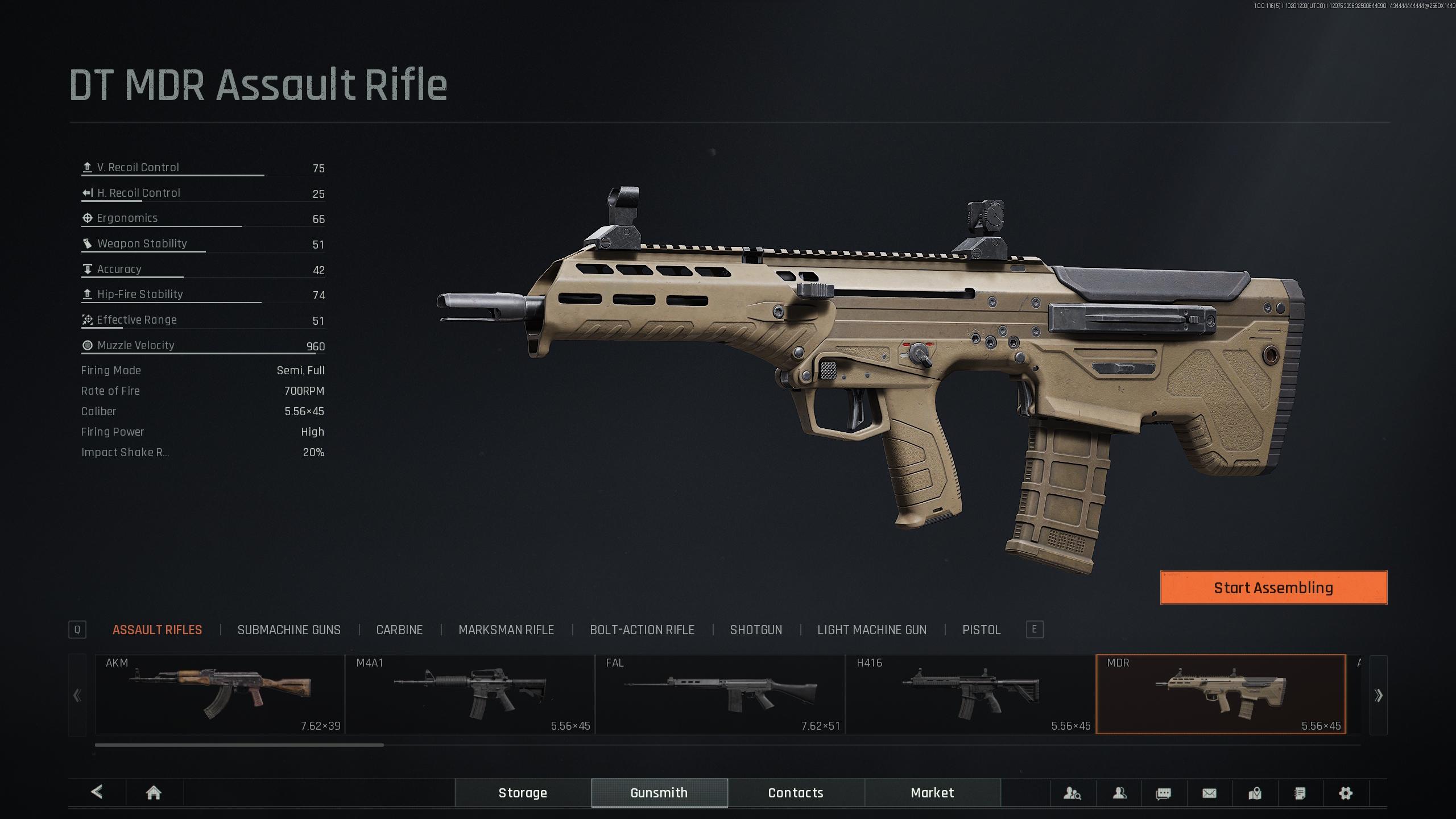Open settings with the gear icon
The image size is (1456, 819).
1345,793
